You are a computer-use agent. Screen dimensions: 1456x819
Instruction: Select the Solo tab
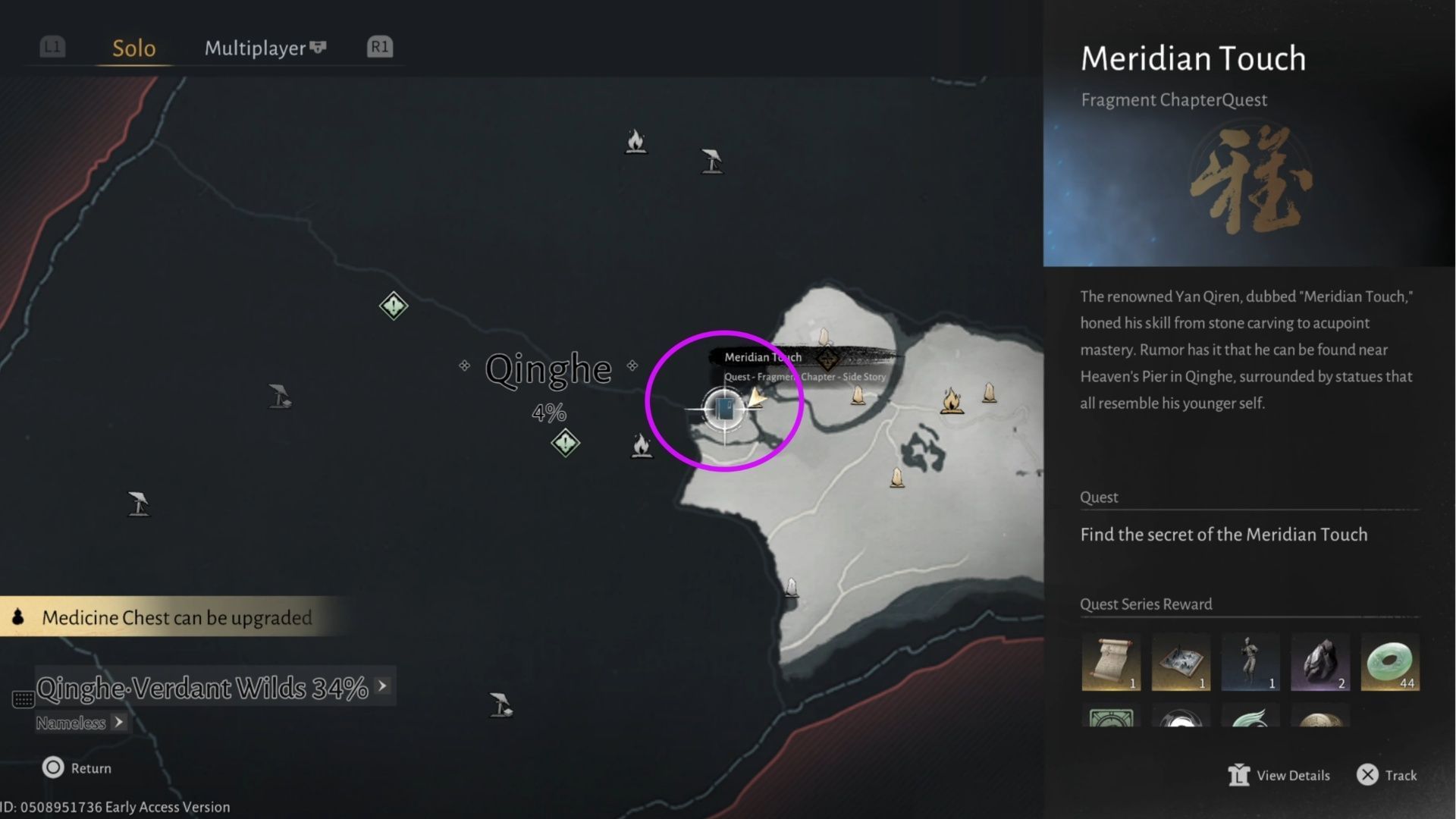(x=133, y=48)
